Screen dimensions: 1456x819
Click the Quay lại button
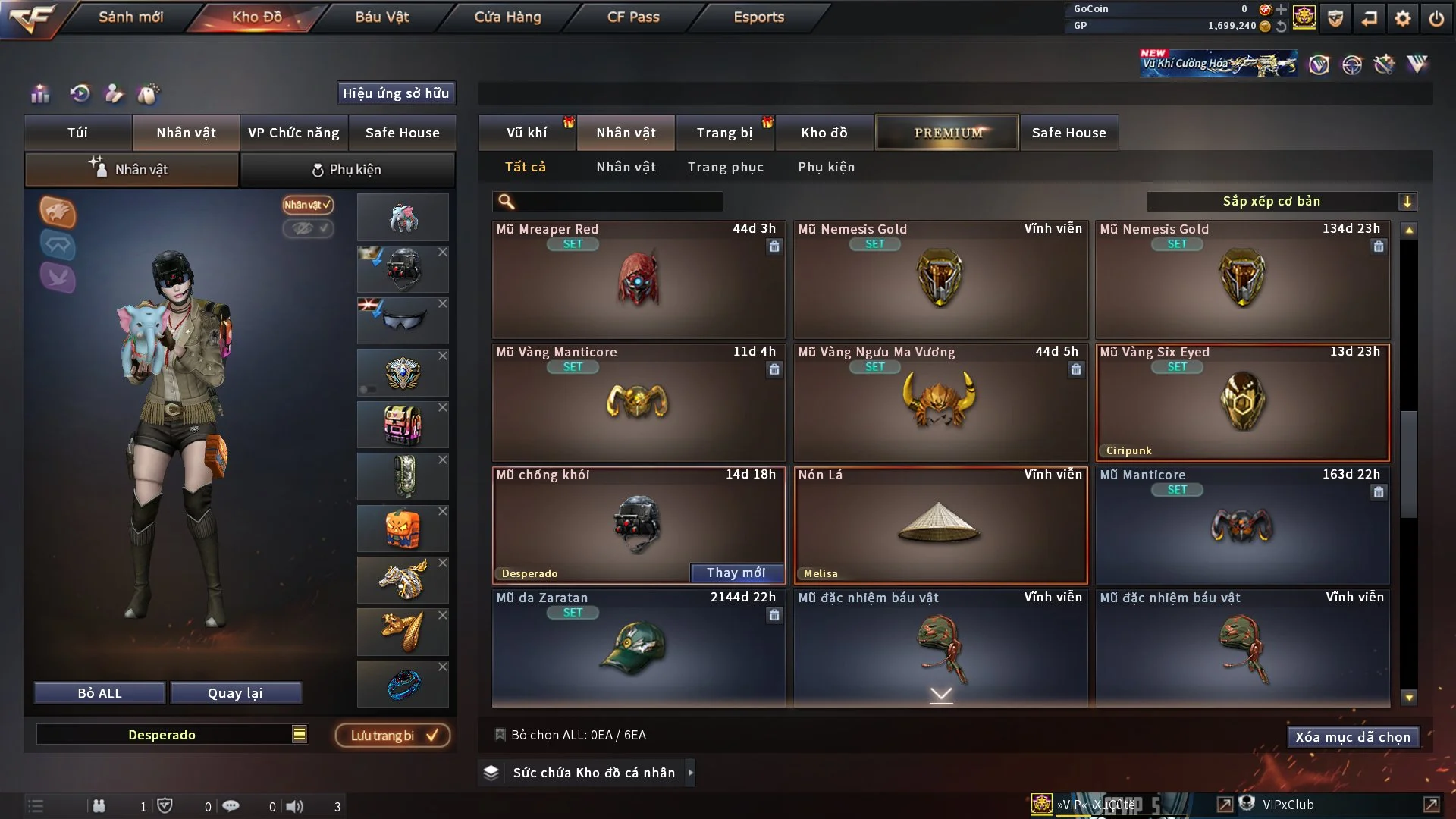235,693
